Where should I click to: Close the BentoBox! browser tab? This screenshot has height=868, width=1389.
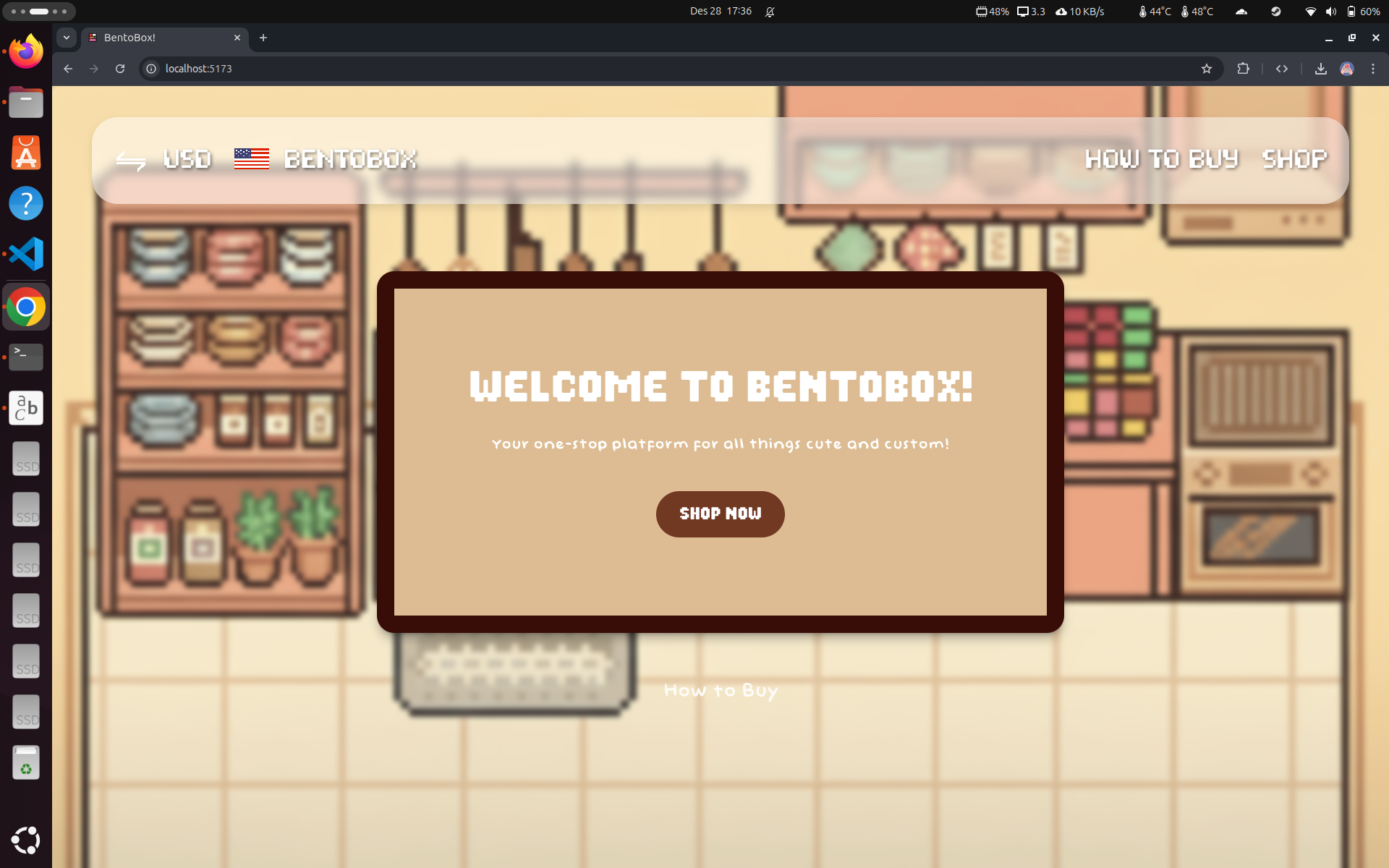(237, 38)
